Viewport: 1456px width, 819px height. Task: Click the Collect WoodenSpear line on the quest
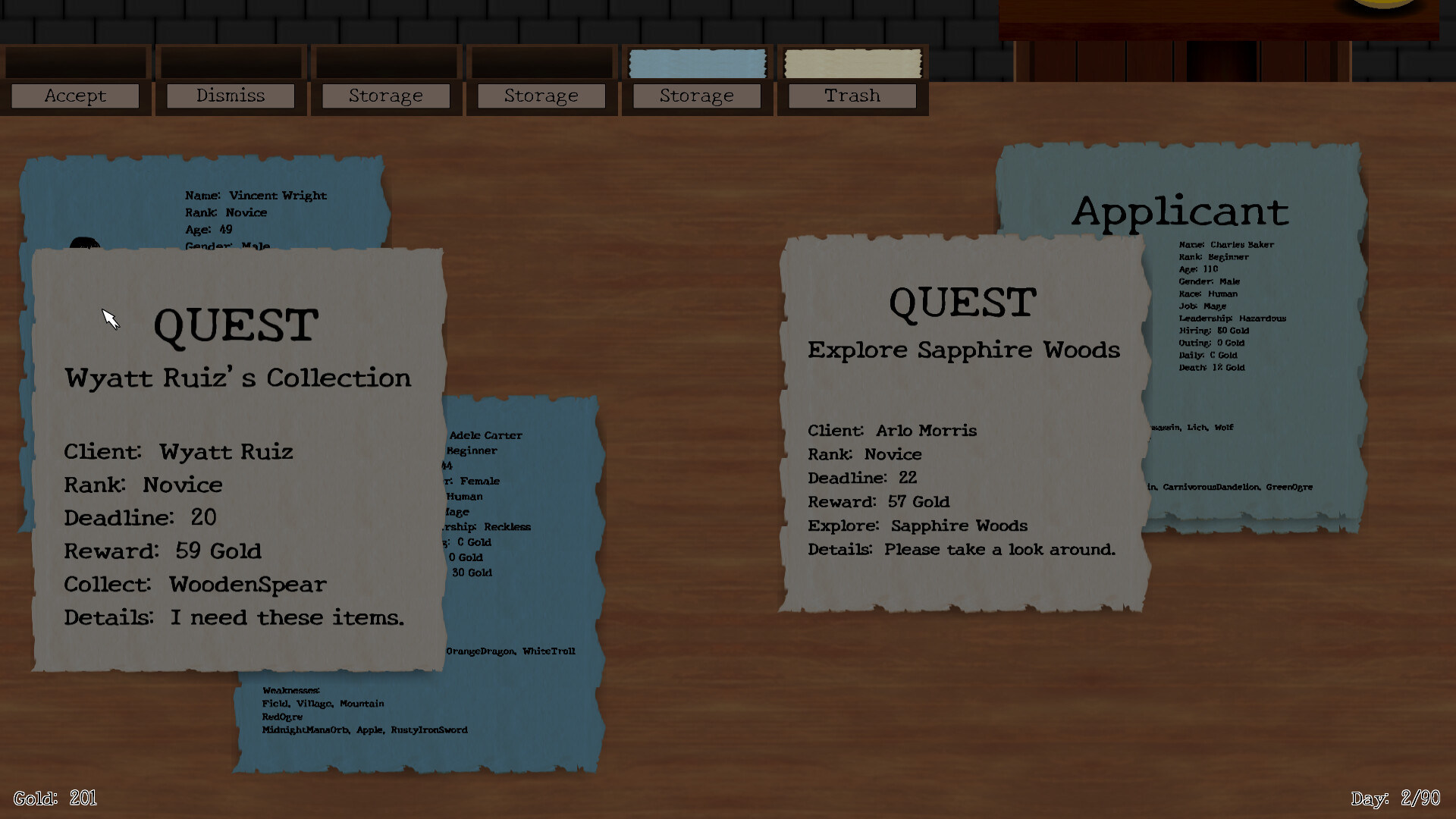tap(195, 584)
